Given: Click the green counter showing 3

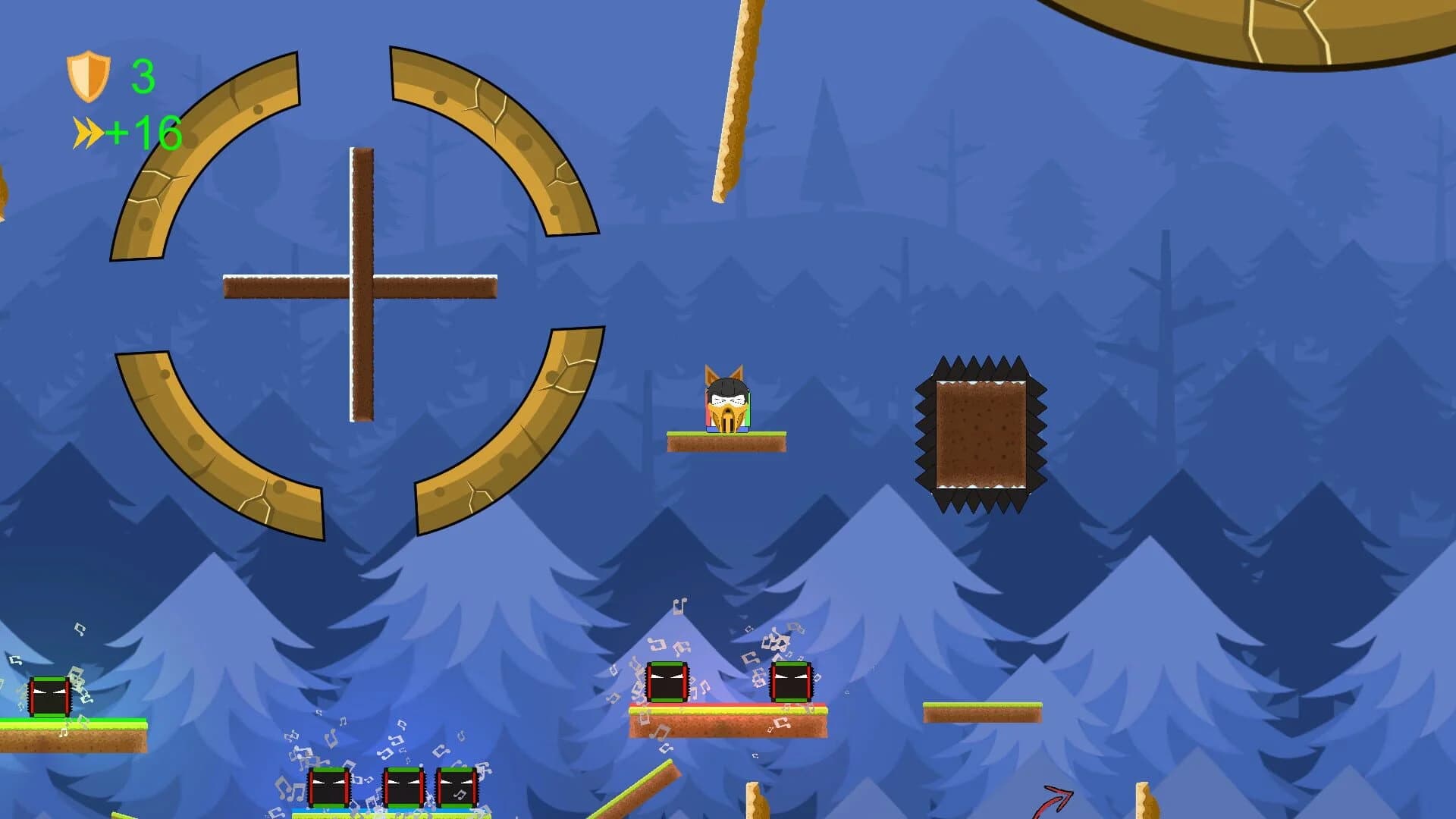Looking at the screenshot, I should (x=143, y=76).
